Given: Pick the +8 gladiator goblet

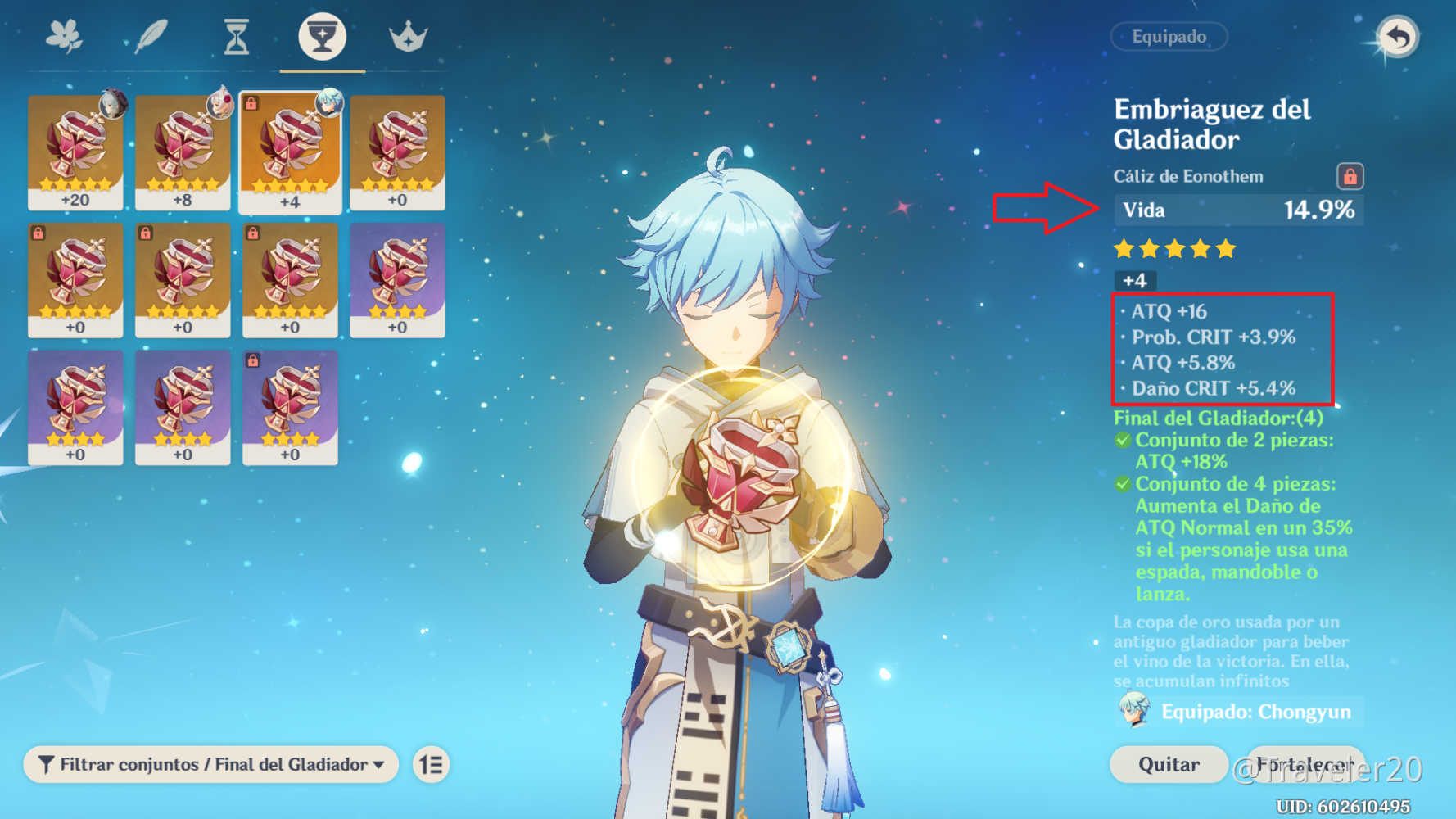Looking at the screenshot, I should pos(183,152).
